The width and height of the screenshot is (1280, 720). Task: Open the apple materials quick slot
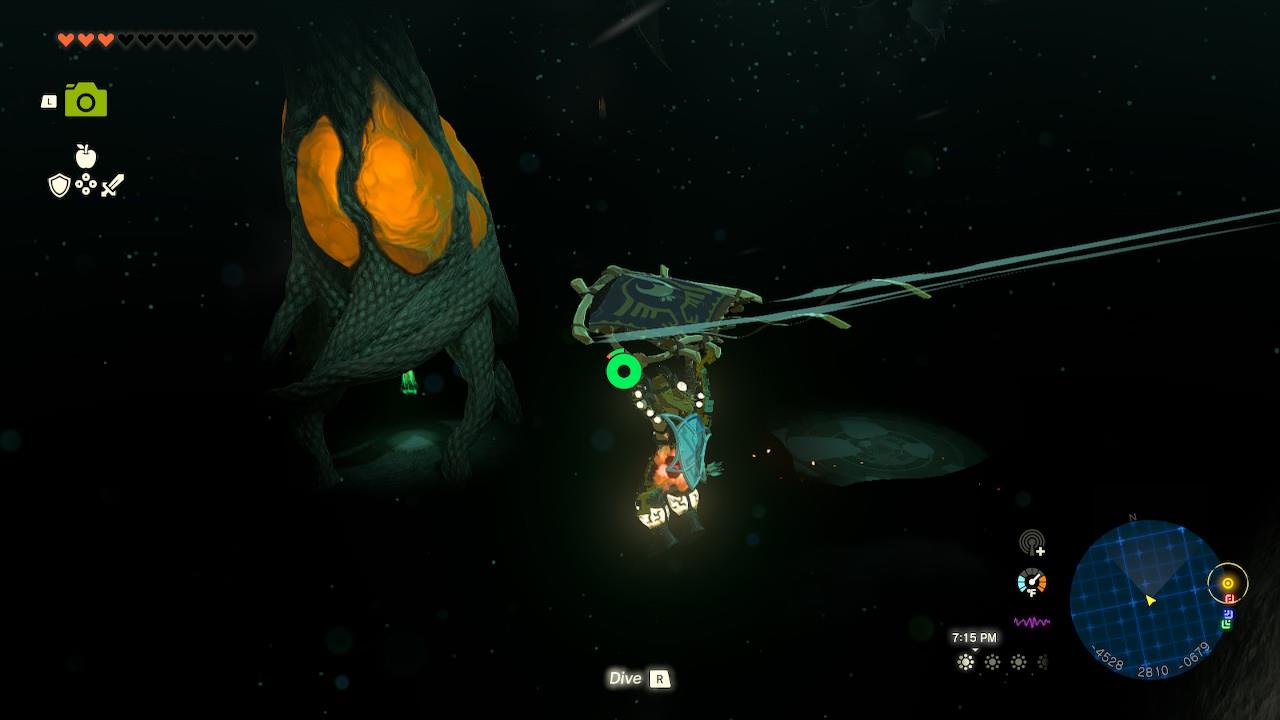(86, 156)
